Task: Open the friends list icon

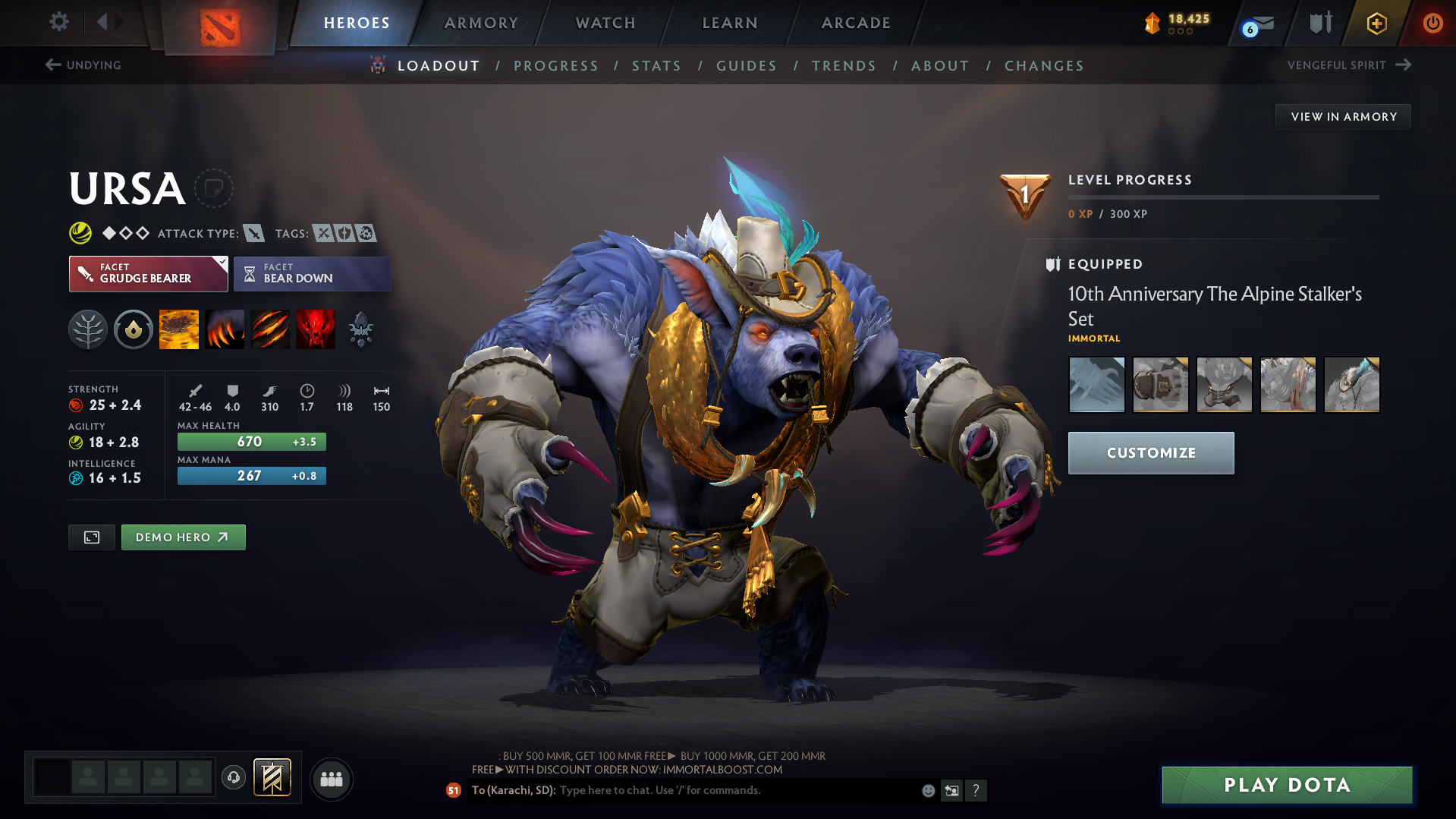Action: [x=332, y=779]
